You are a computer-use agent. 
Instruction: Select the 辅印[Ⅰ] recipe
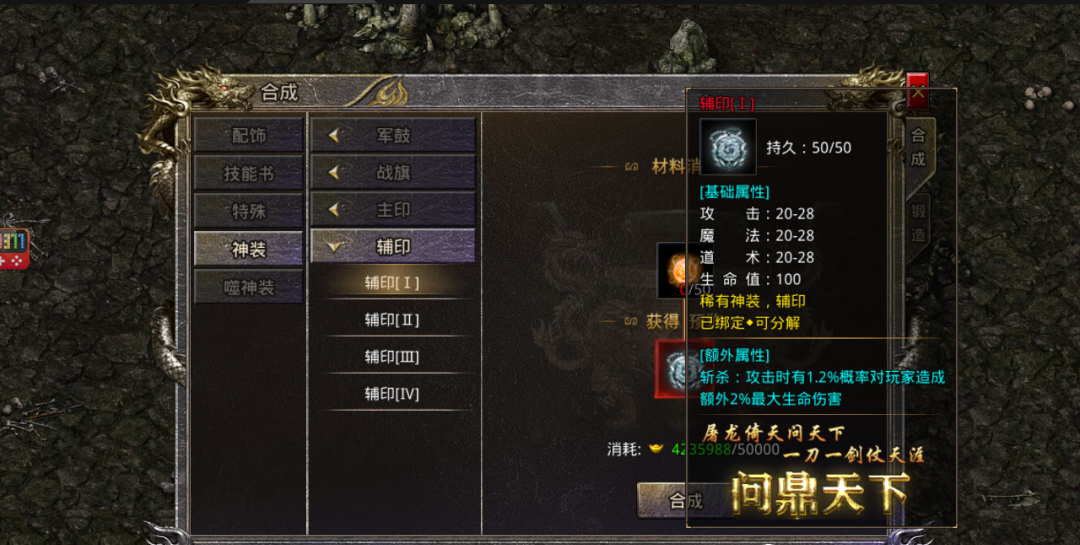pos(392,283)
